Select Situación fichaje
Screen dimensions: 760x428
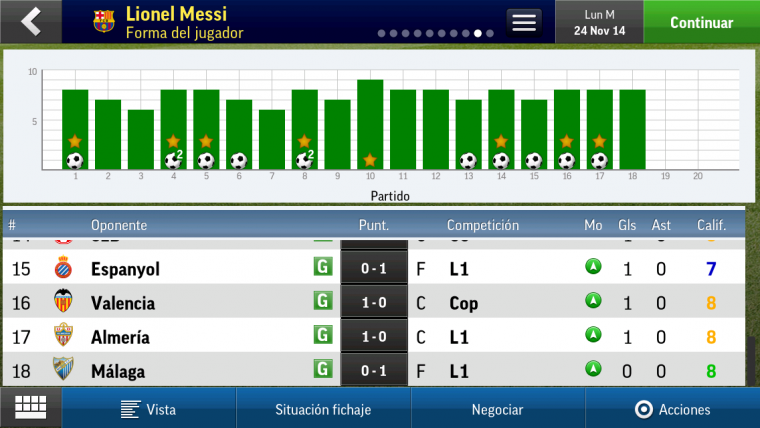coord(323,409)
